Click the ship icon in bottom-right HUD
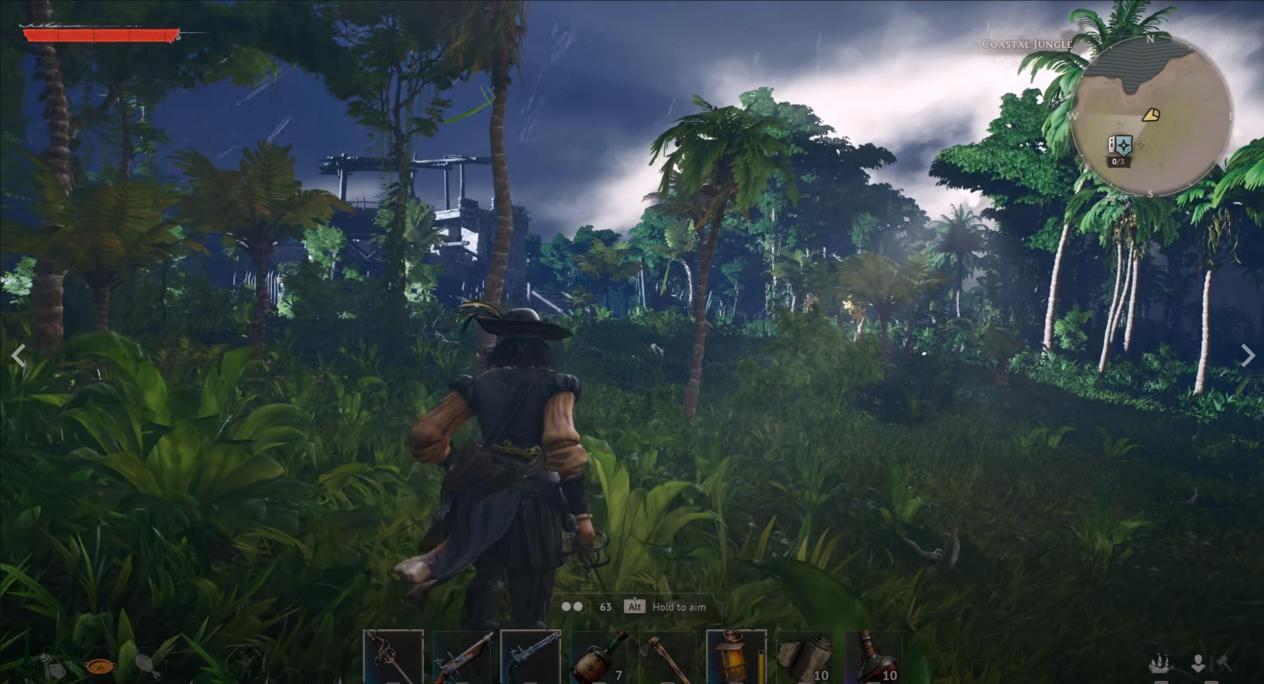 click(x=1161, y=663)
